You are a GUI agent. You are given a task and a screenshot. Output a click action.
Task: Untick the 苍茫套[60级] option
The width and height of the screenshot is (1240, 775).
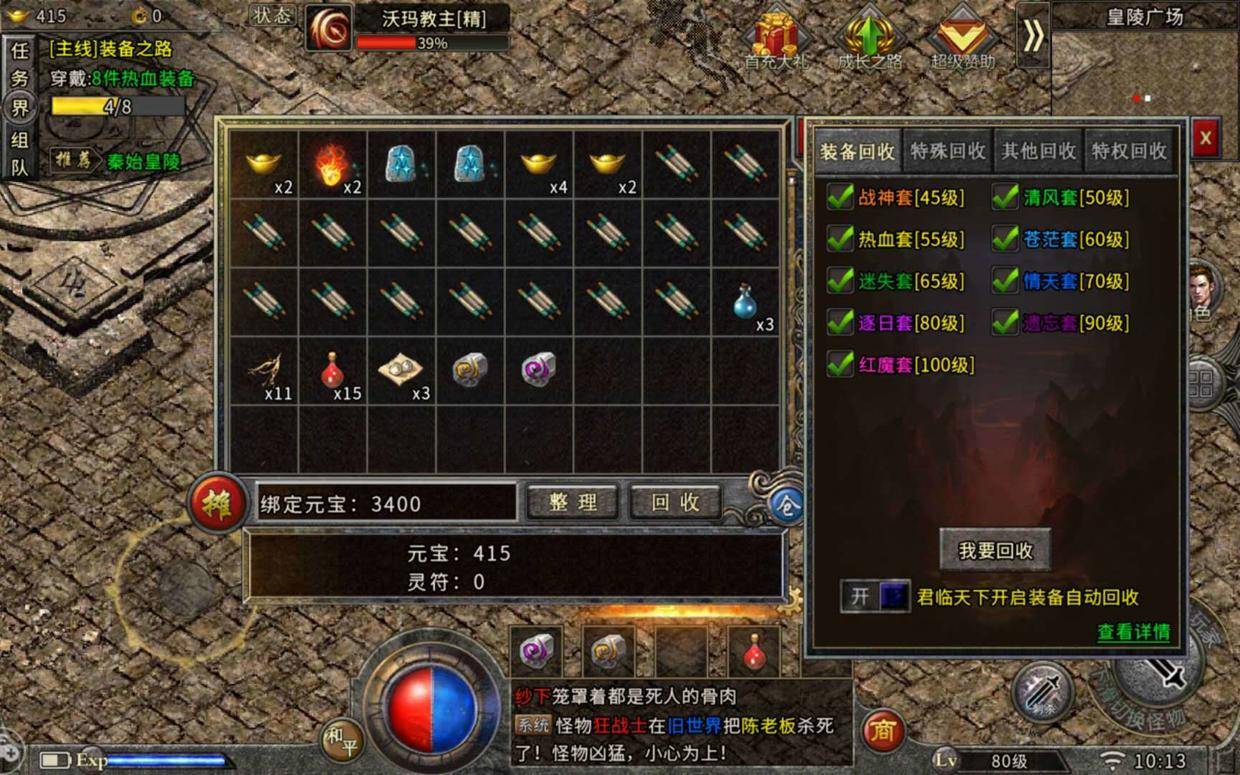coord(1005,239)
